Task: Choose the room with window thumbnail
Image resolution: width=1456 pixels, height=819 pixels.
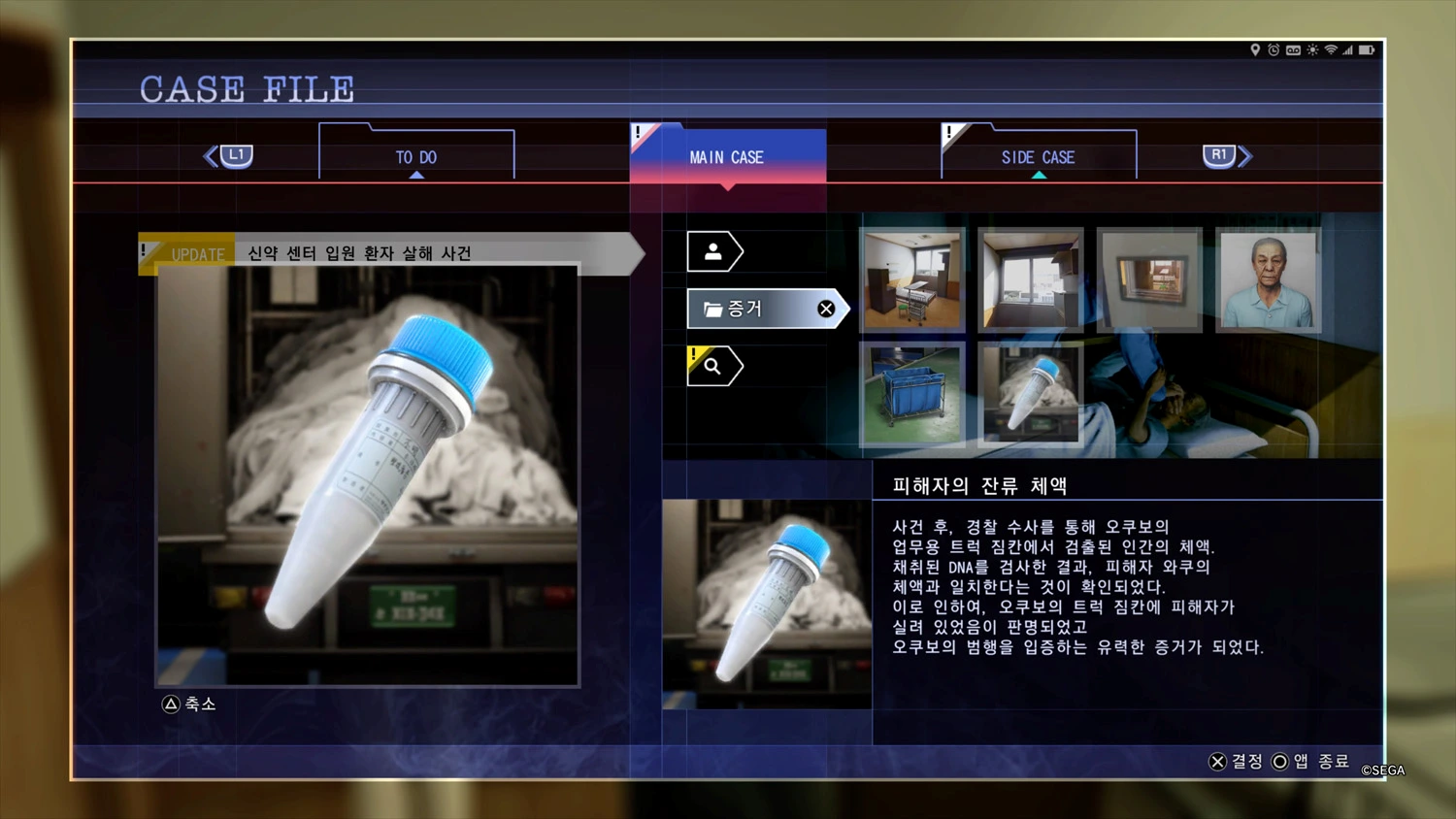Action: click(1030, 279)
